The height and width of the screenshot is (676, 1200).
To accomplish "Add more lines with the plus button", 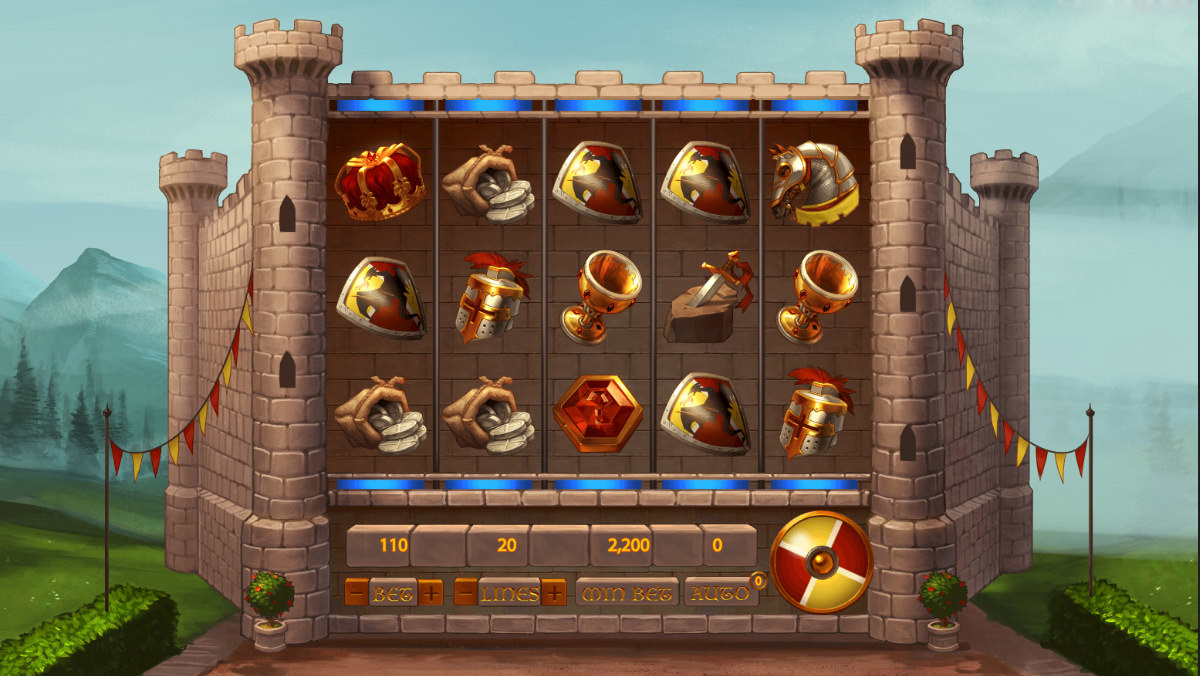I will click(x=554, y=593).
